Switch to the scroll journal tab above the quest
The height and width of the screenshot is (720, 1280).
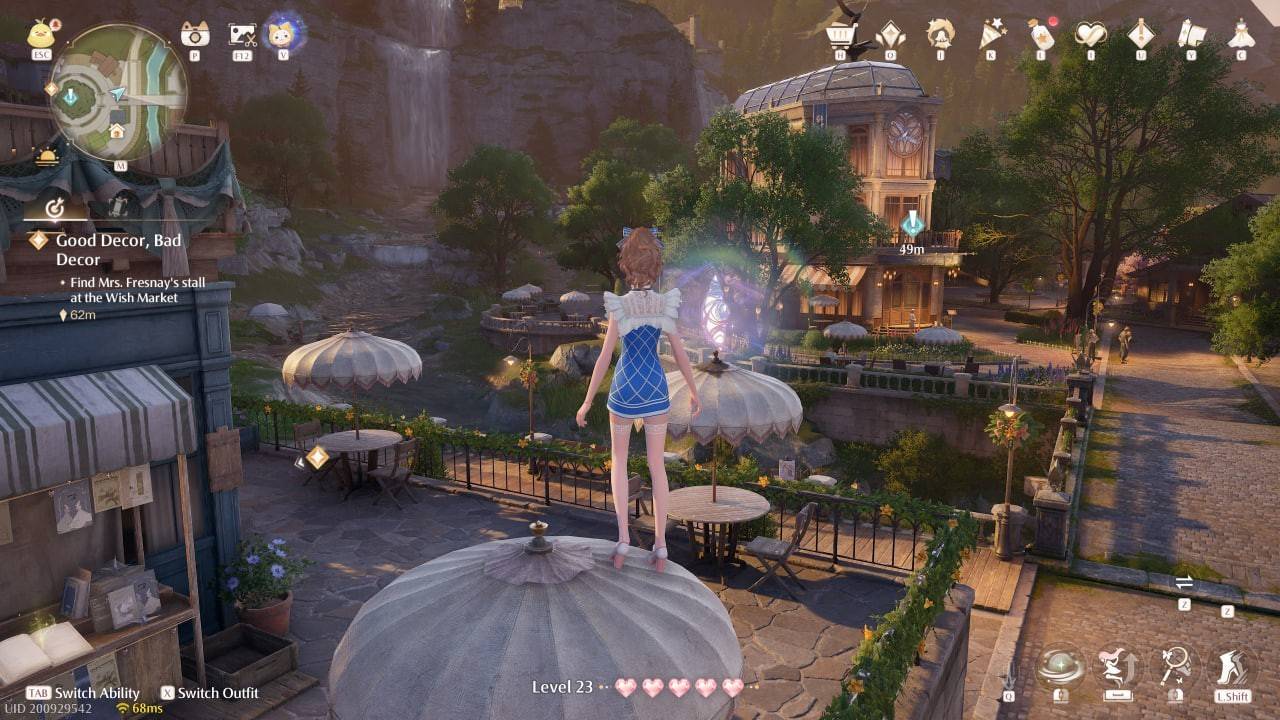[x=117, y=207]
